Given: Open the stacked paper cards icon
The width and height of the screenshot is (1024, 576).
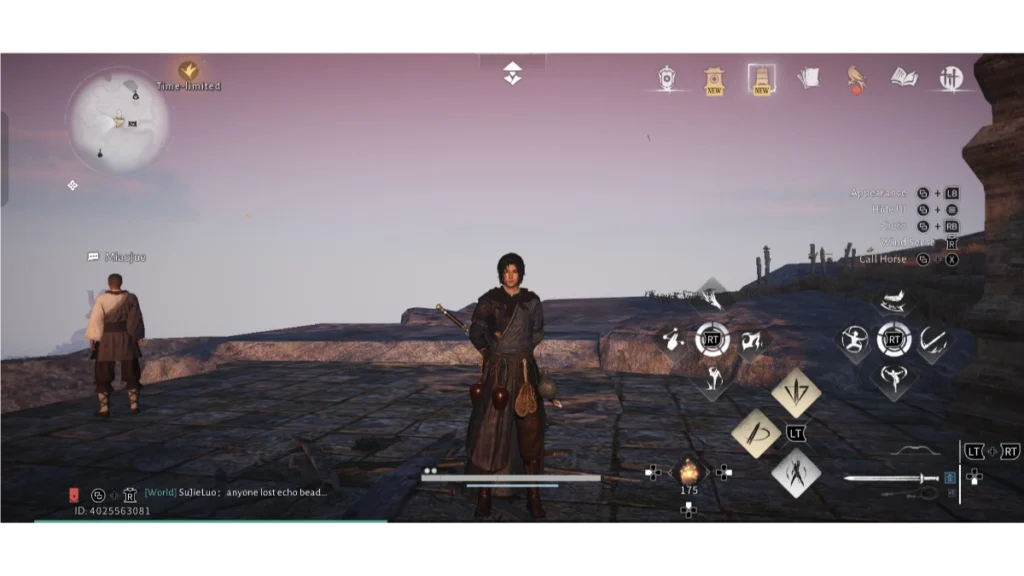Looking at the screenshot, I should pos(808,77).
